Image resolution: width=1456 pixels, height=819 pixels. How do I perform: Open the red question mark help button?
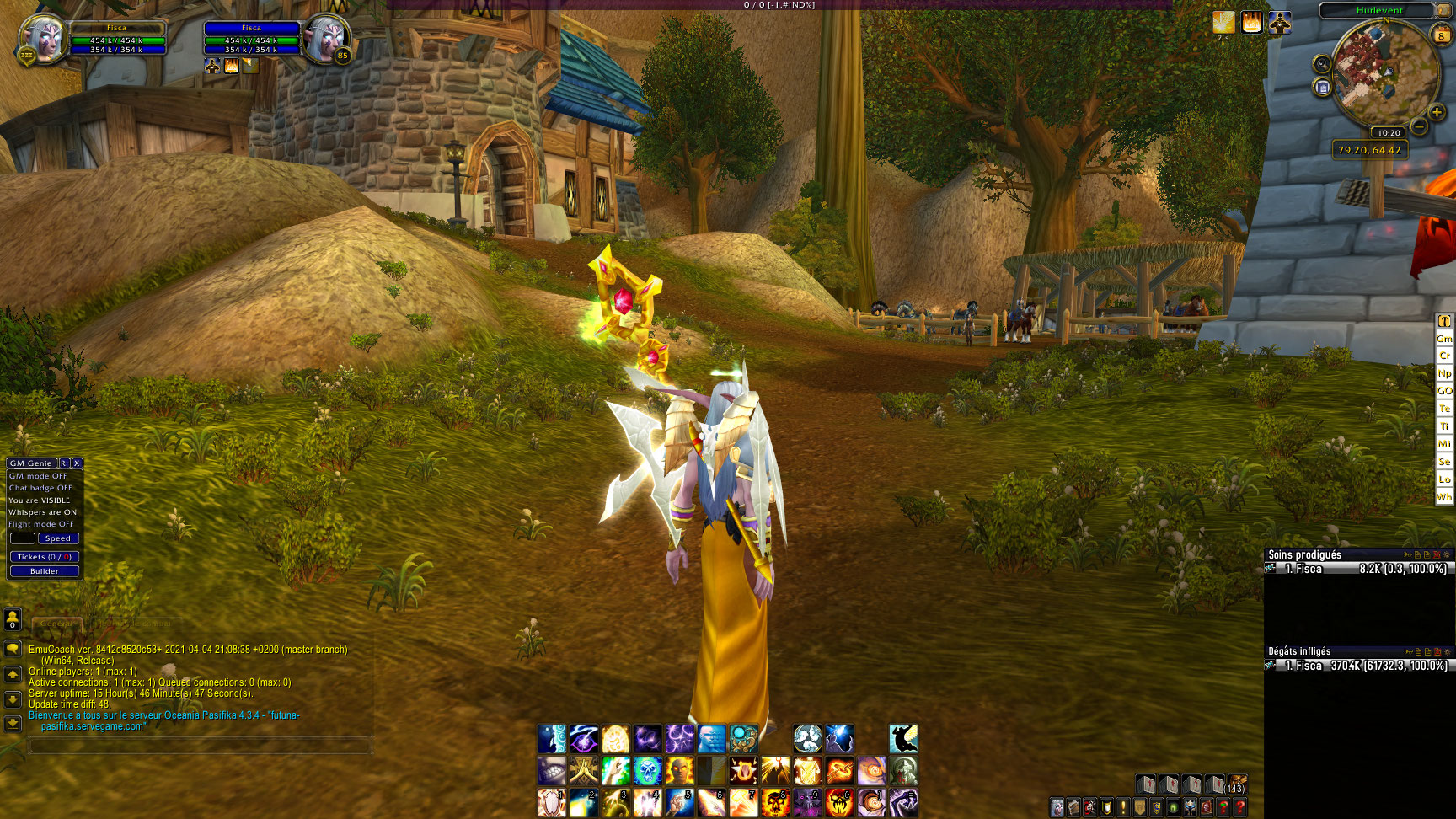click(x=1240, y=807)
